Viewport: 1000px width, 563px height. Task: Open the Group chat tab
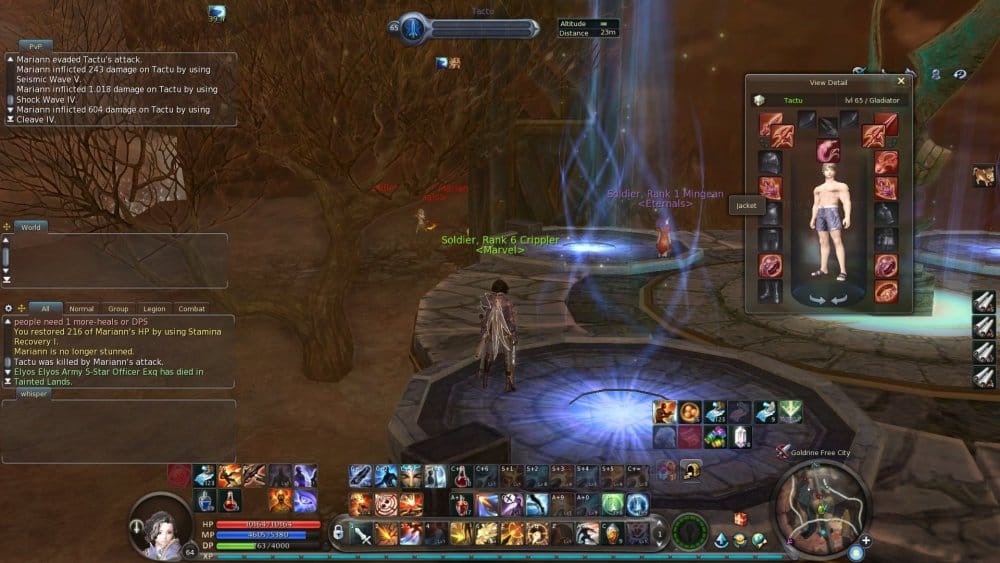(x=118, y=309)
